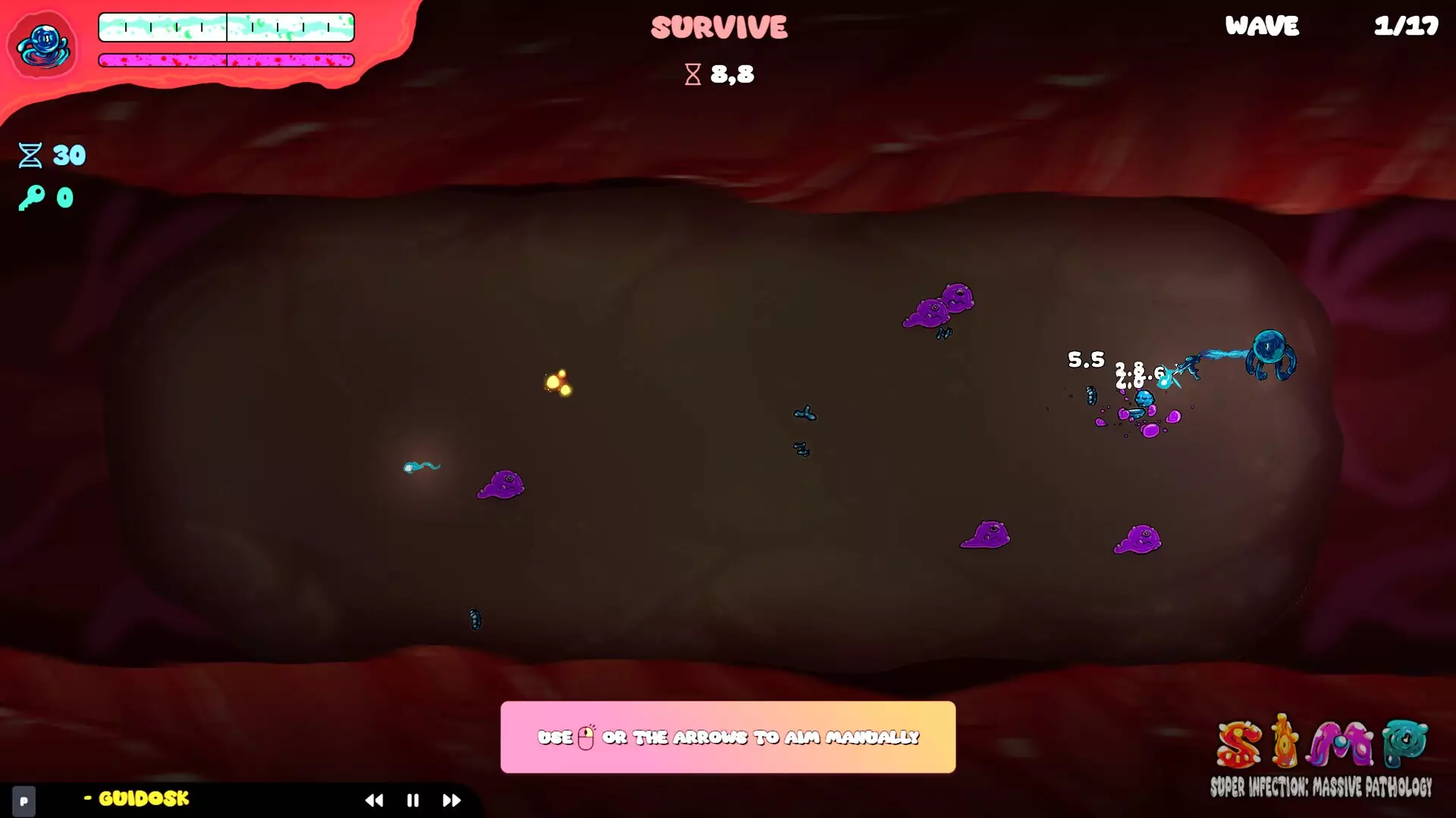Click the wave counter reading 1/17
1456x818 pixels.
click(x=1407, y=27)
